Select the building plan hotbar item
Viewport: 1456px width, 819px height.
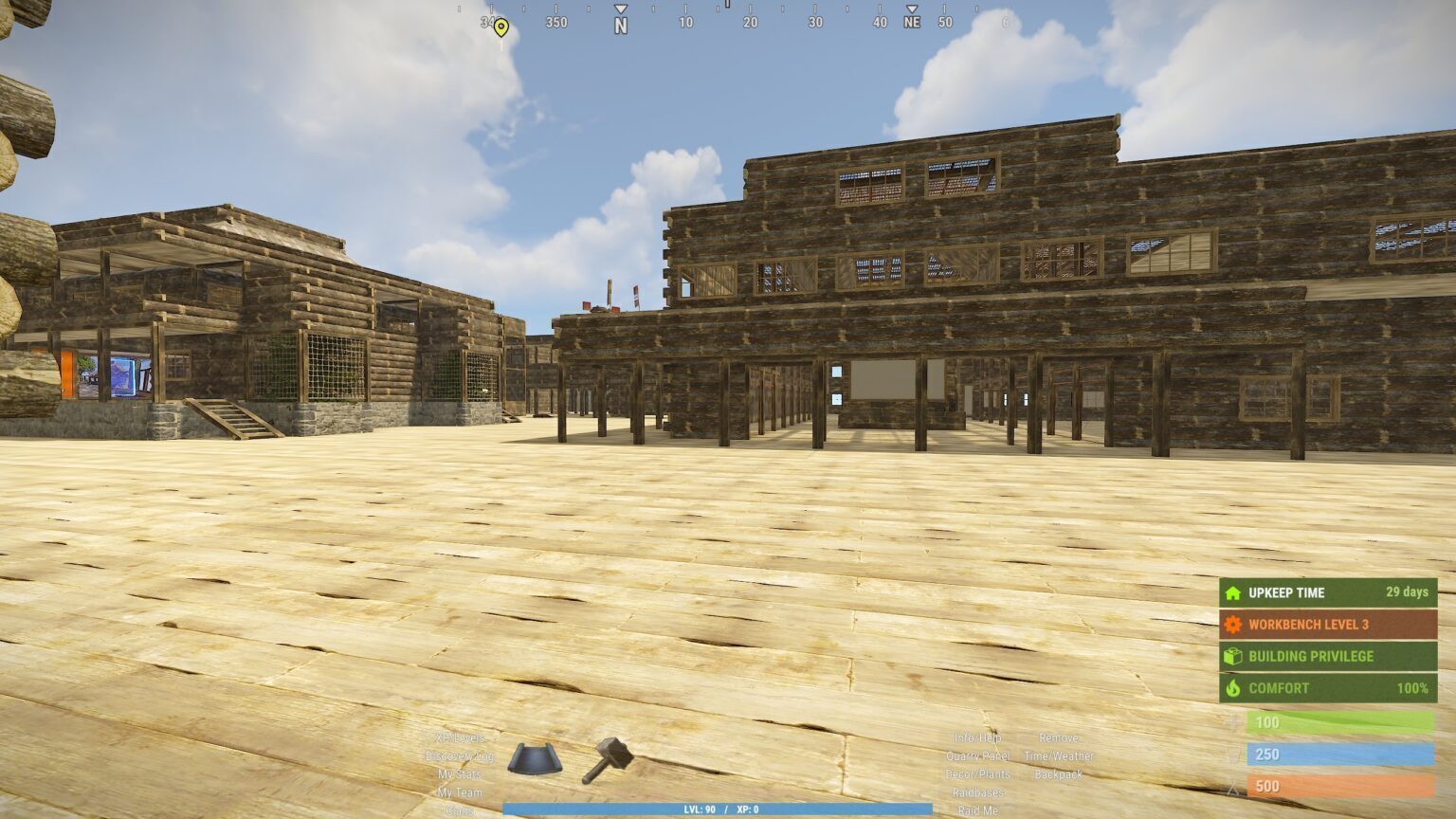[x=535, y=759]
